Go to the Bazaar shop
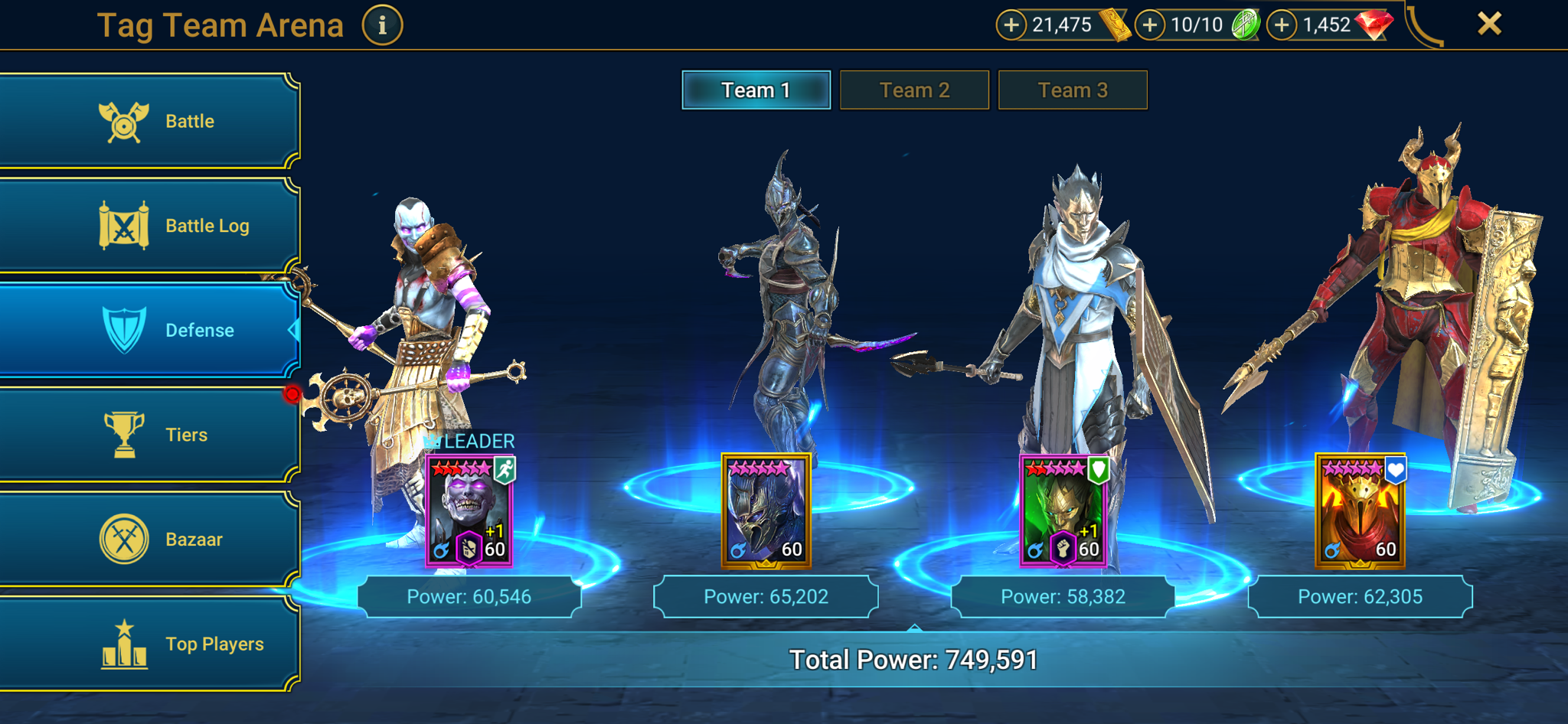1568x724 pixels. click(x=149, y=540)
